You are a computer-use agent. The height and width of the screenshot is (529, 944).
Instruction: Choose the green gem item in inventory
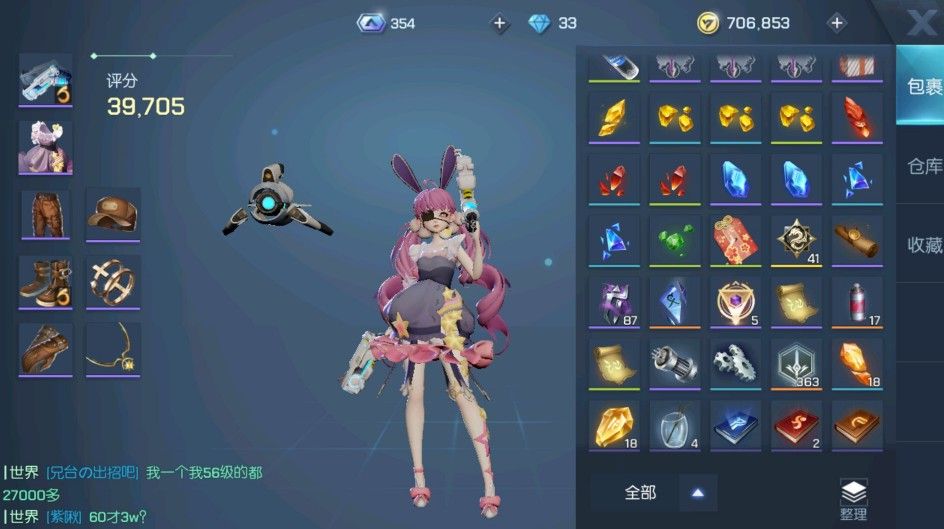click(x=674, y=240)
